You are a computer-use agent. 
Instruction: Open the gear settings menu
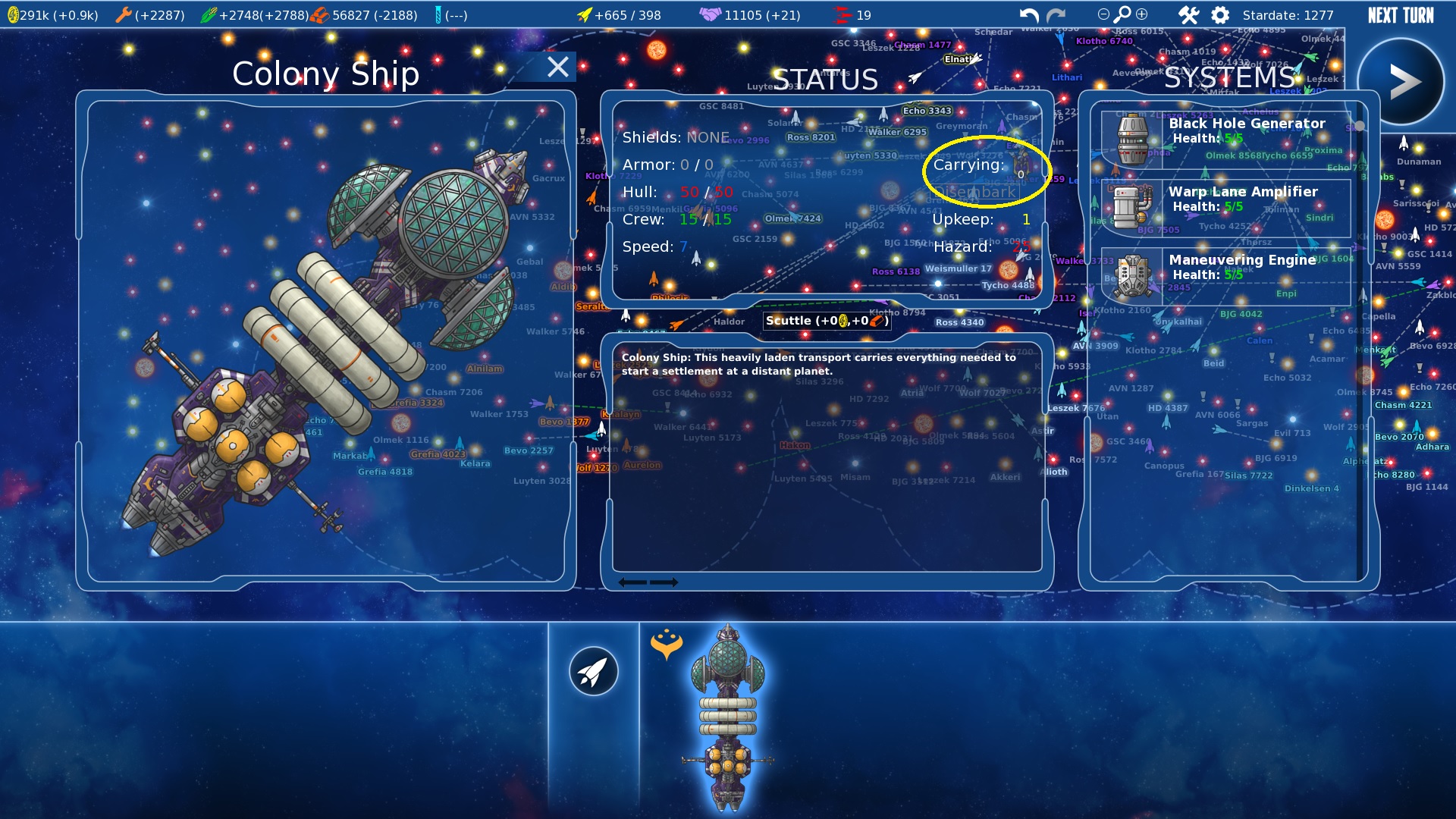1220,15
